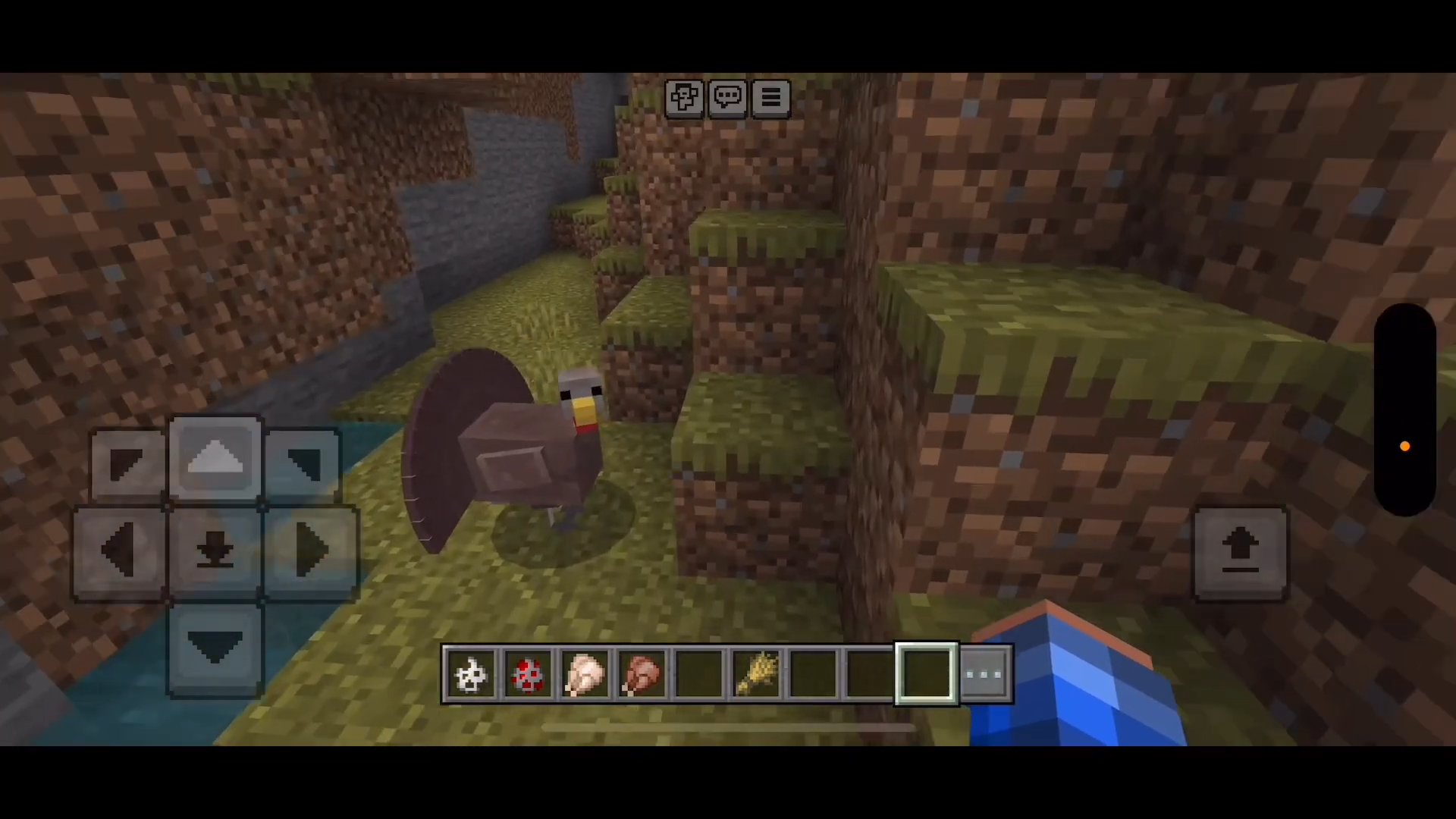1456x819 pixels.
Task: Tap the move forward arrow
Action: coord(215,459)
